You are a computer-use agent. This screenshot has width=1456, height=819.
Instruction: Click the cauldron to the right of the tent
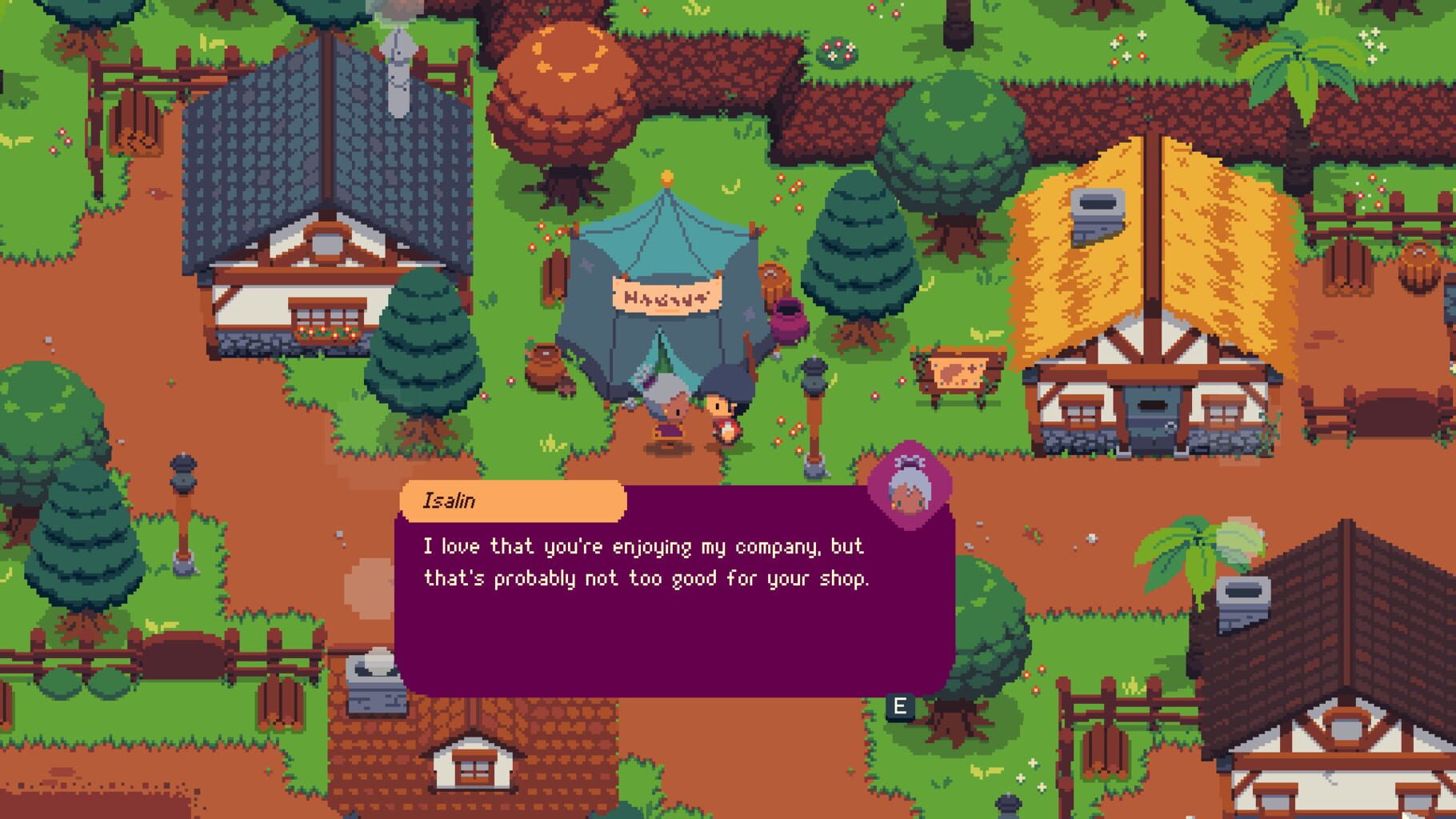pyautogui.click(x=790, y=320)
